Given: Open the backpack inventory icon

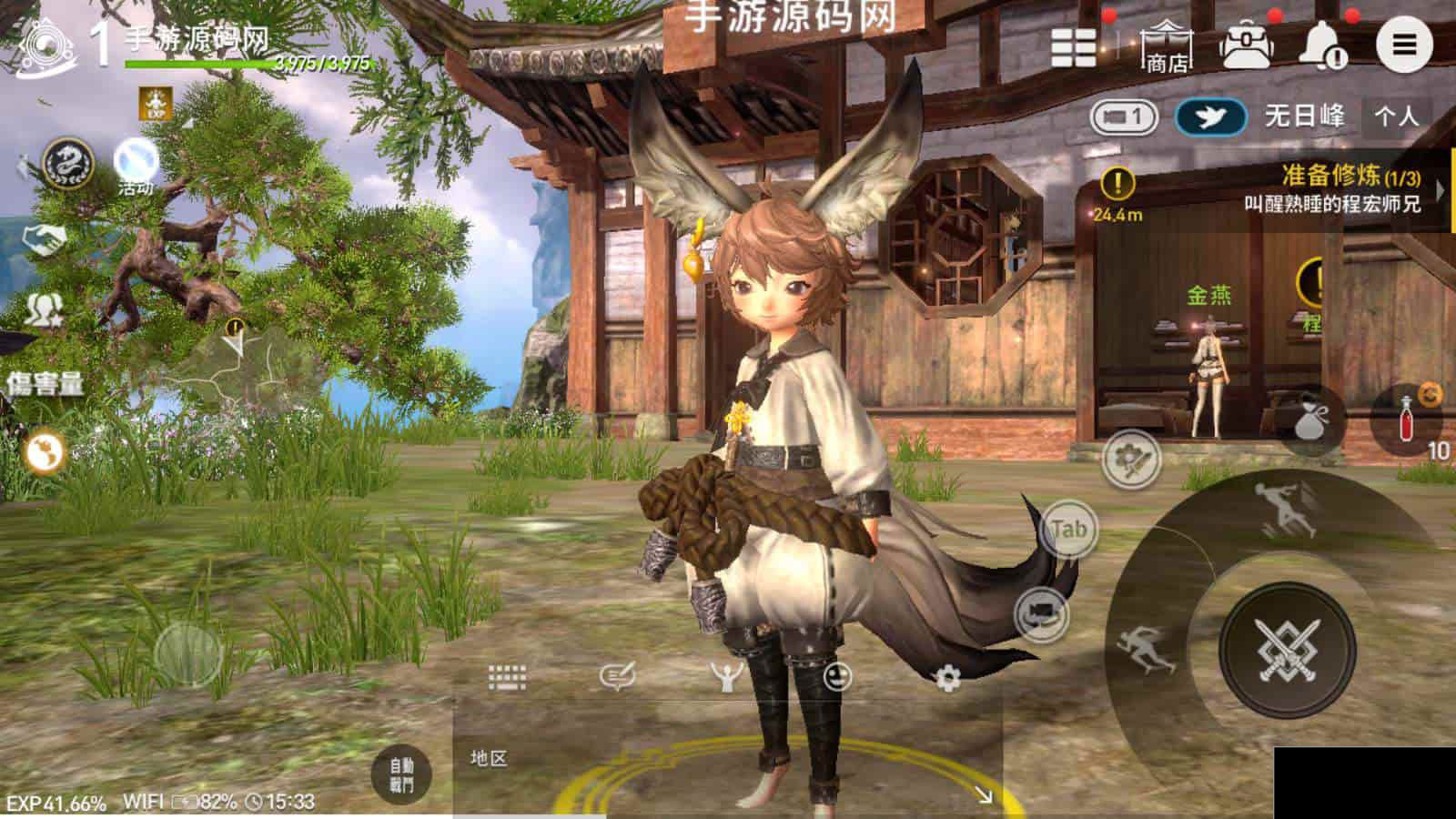Looking at the screenshot, I should pyautogui.click(x=1247, y=44).
